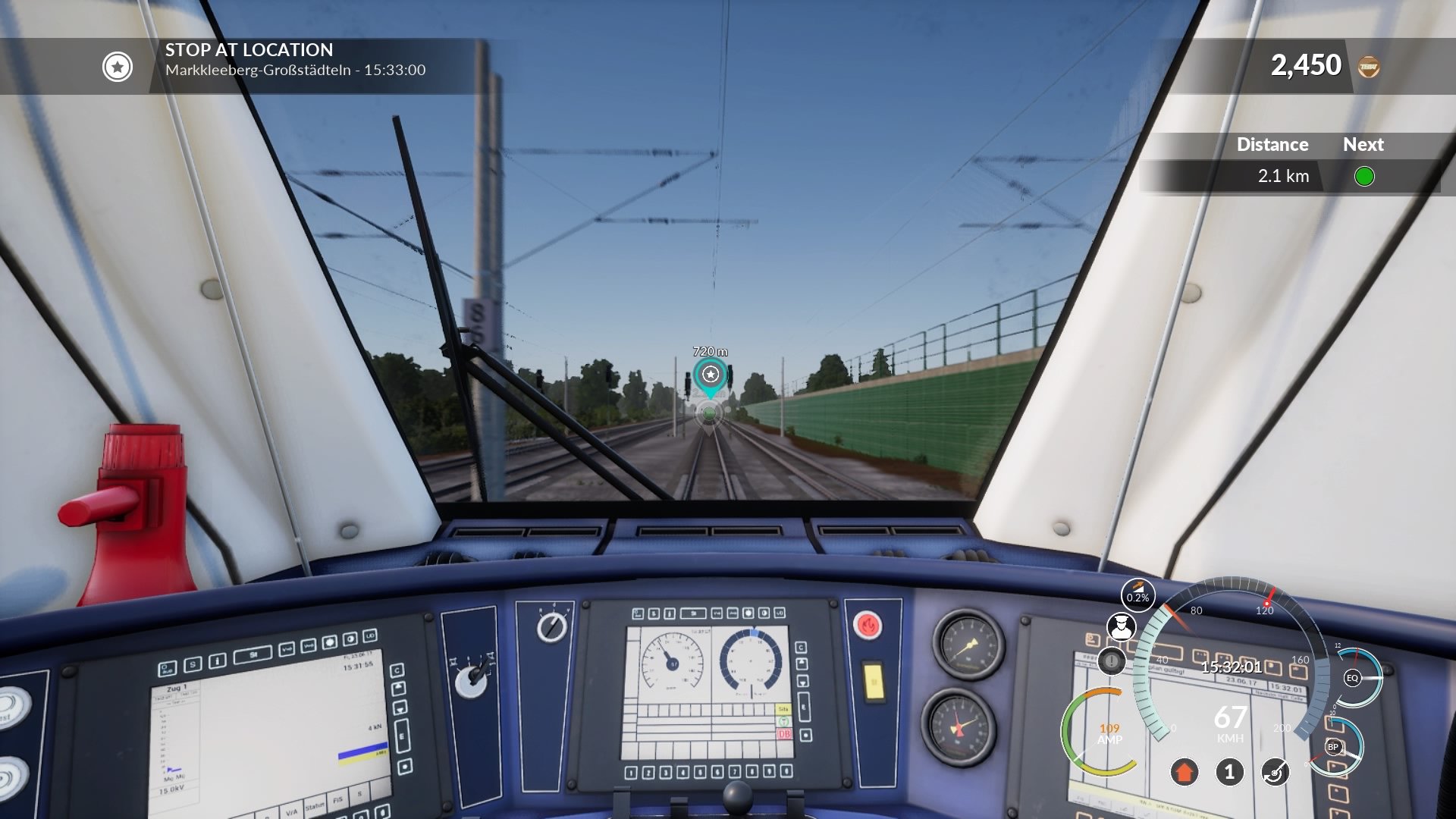The height and width of the screenshot is (819, 1456).
Task: Click the up arrow key beside the left MFD
Action: [x=398, y=687]
